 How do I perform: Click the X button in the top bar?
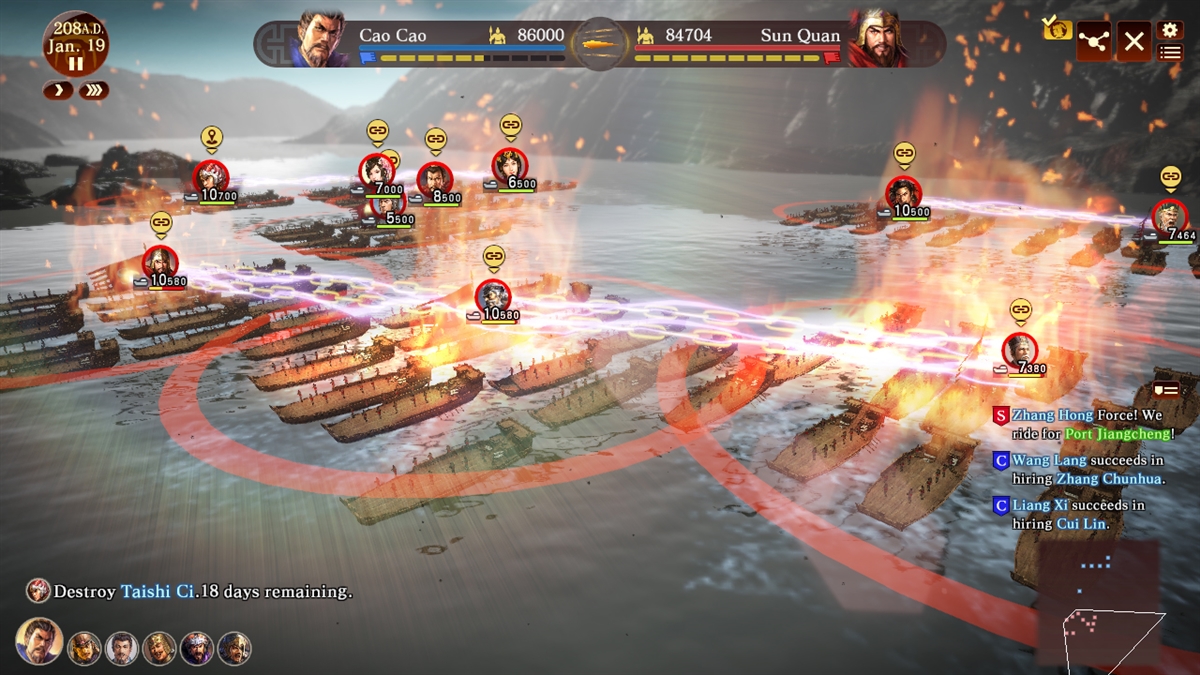1133,42
